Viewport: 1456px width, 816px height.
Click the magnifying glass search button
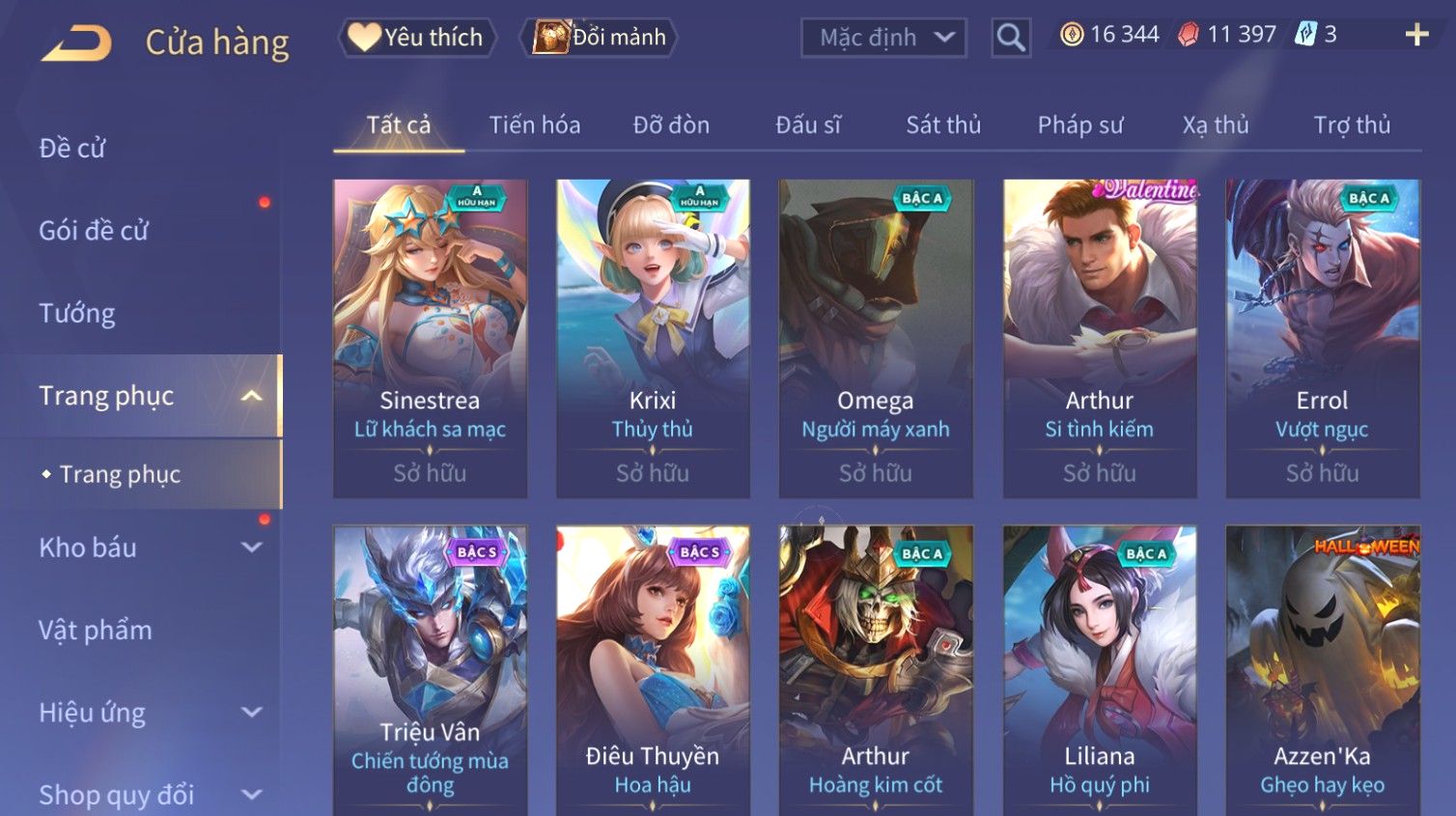tap(1010, 38)
